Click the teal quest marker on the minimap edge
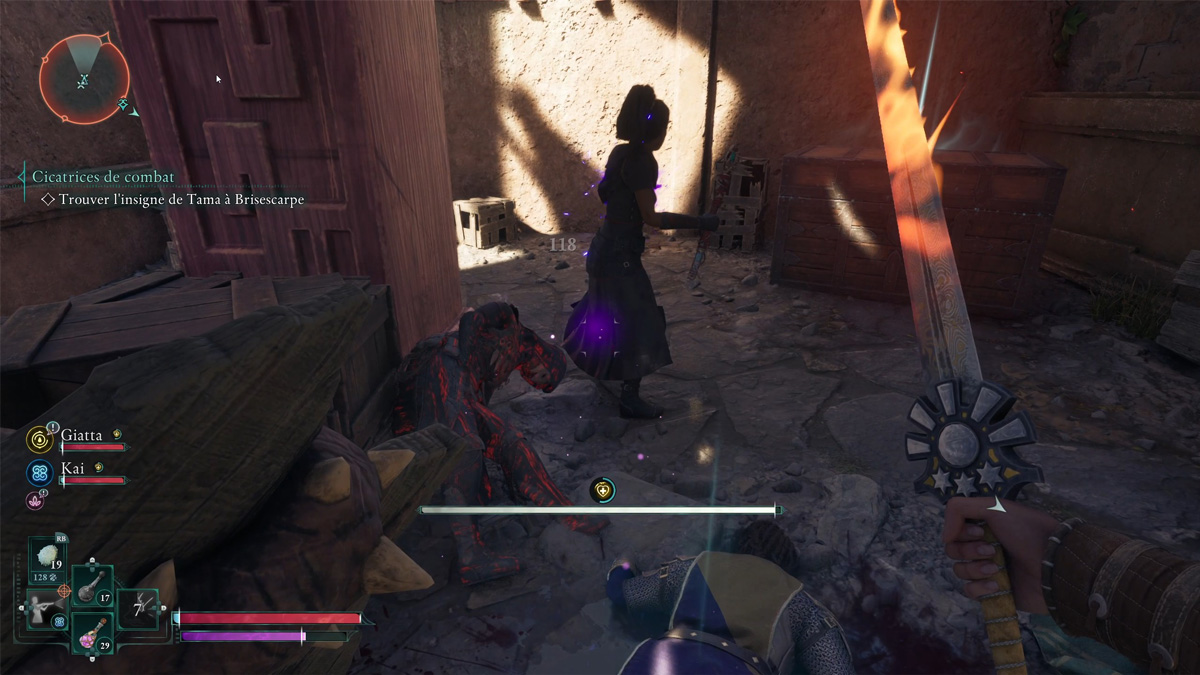Screen dimensions: 1200x675 (x=123, y=103)
